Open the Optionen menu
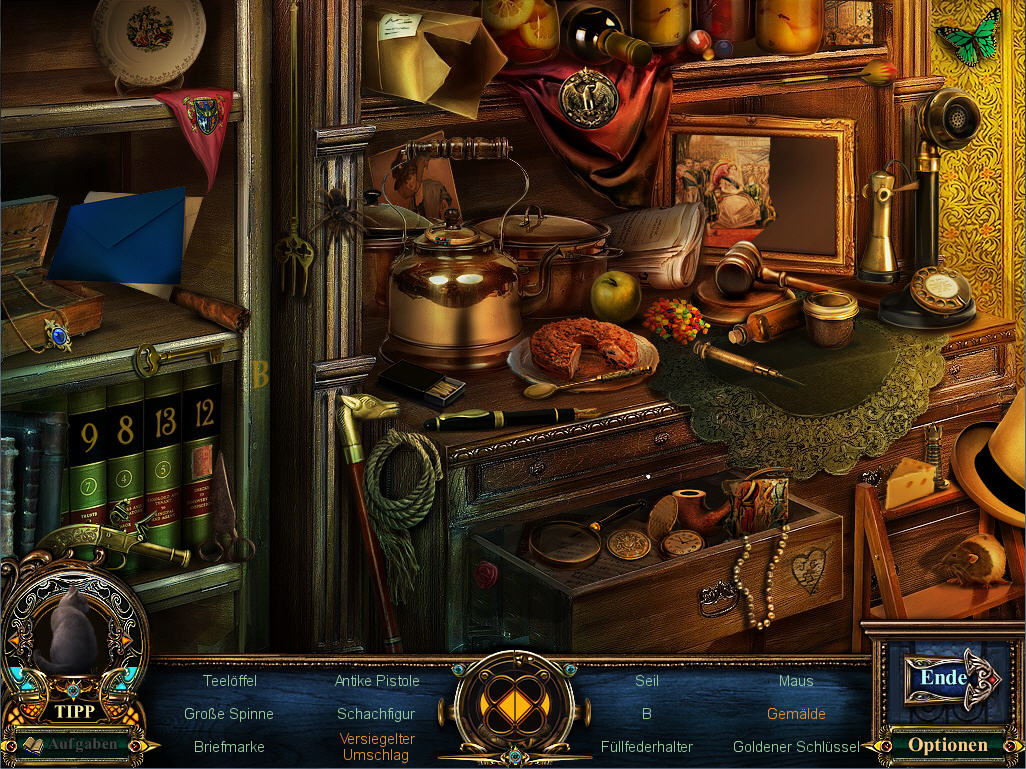Image resolution: width=1026 pixels, height=769 pixels. click(x=947, y=744)
